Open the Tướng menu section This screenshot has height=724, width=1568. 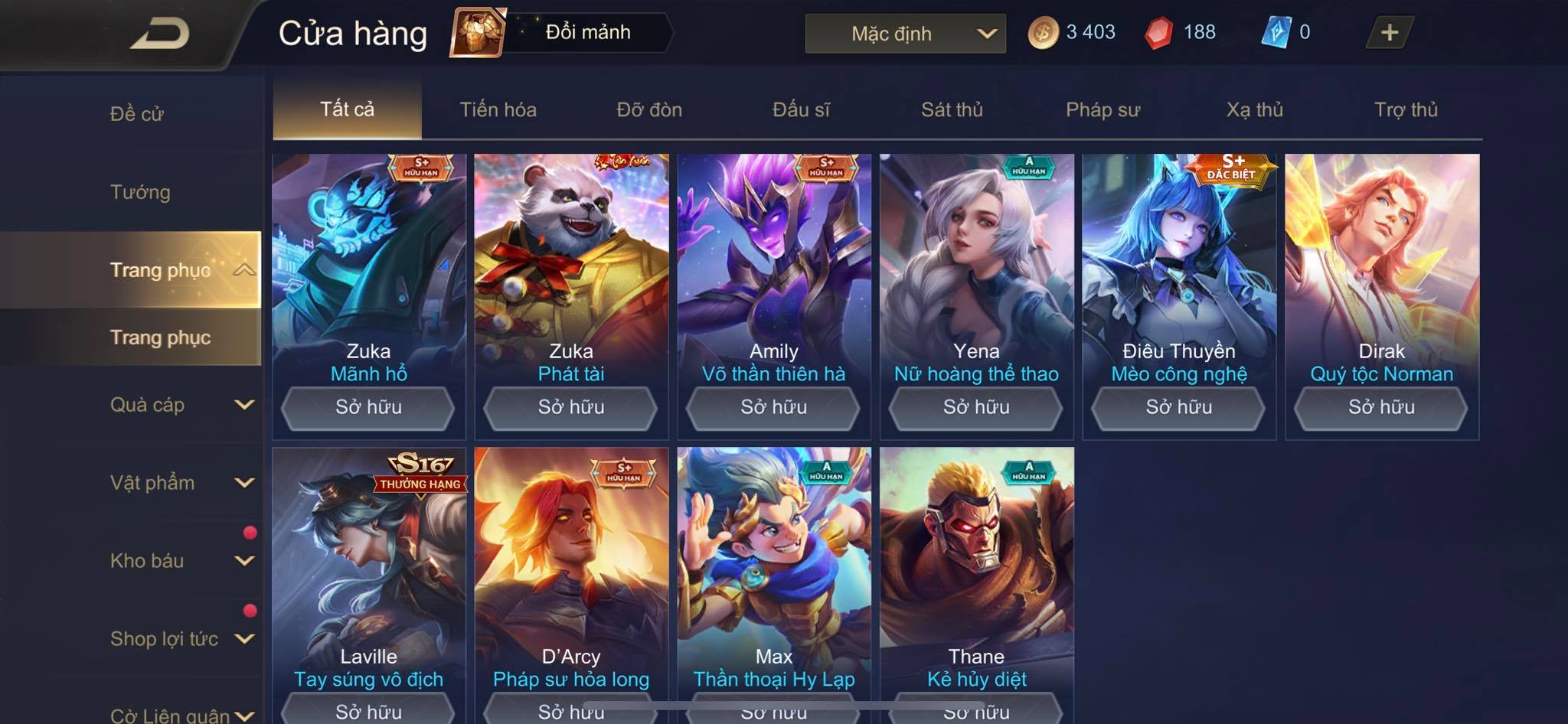coord(140,192)
